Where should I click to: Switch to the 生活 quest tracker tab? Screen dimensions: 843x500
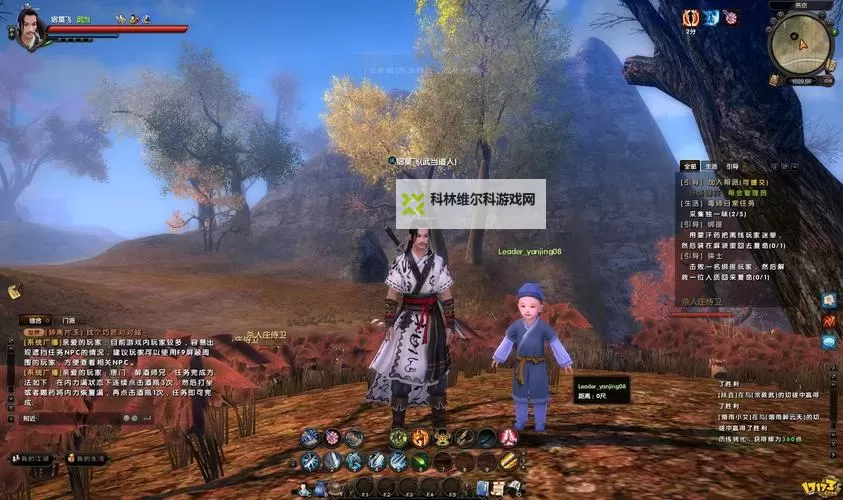(x=711, y=166)
